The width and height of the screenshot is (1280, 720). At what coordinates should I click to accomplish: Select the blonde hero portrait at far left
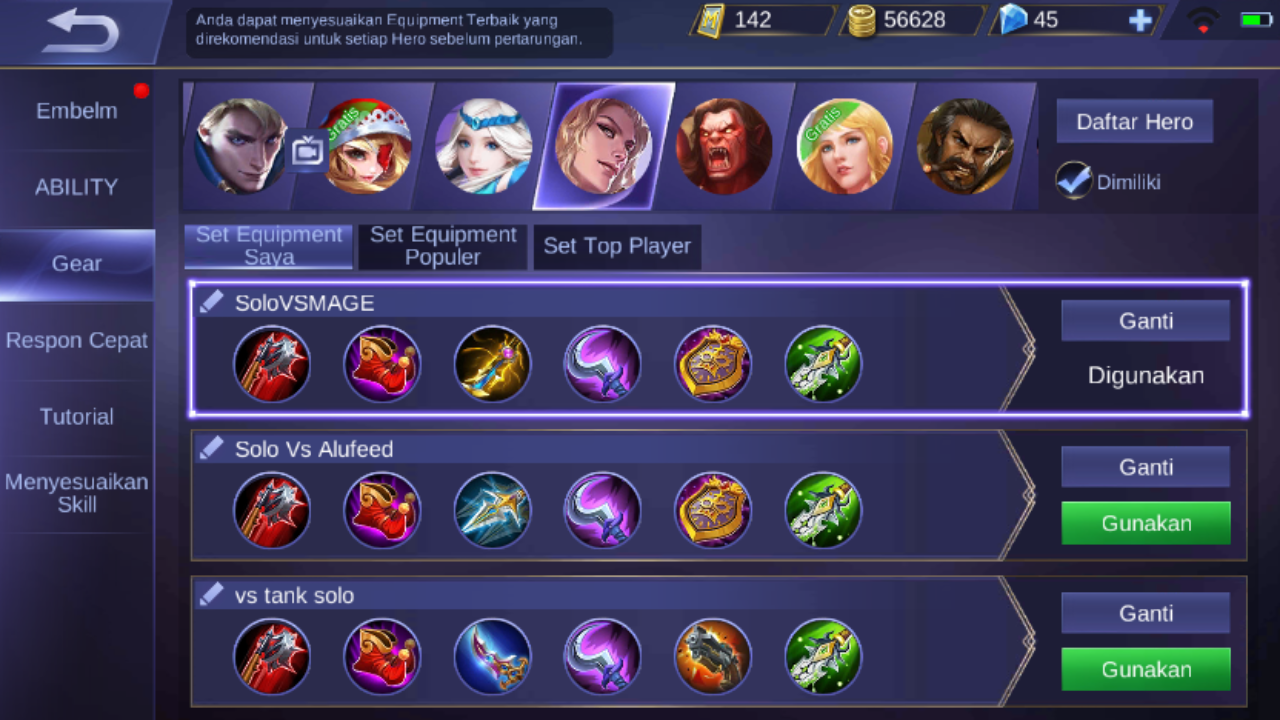tap(240, 146)
